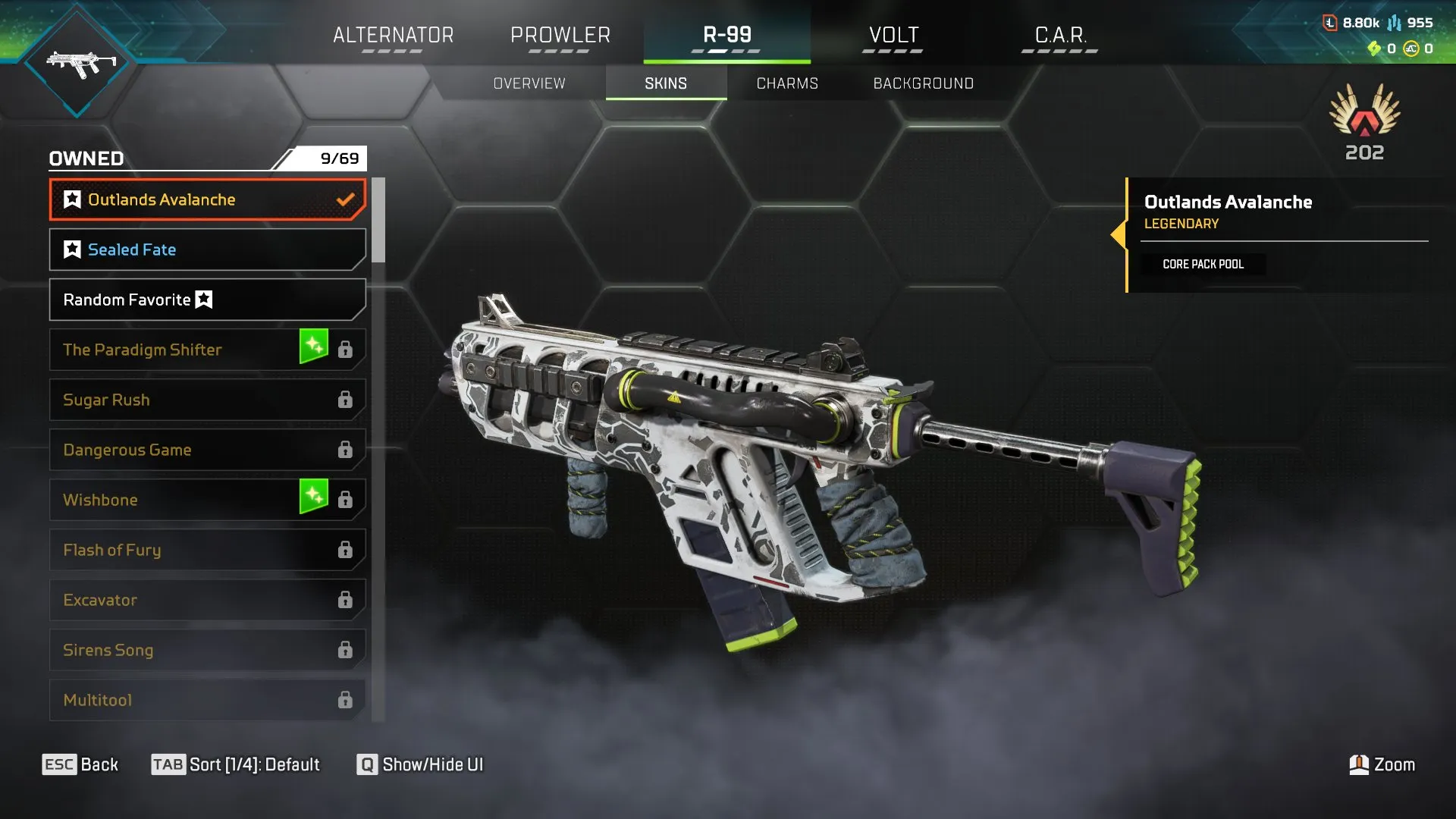
Task: Click the blue Crafting Metals icon beside 955
Action: [x=1394, y=22]
